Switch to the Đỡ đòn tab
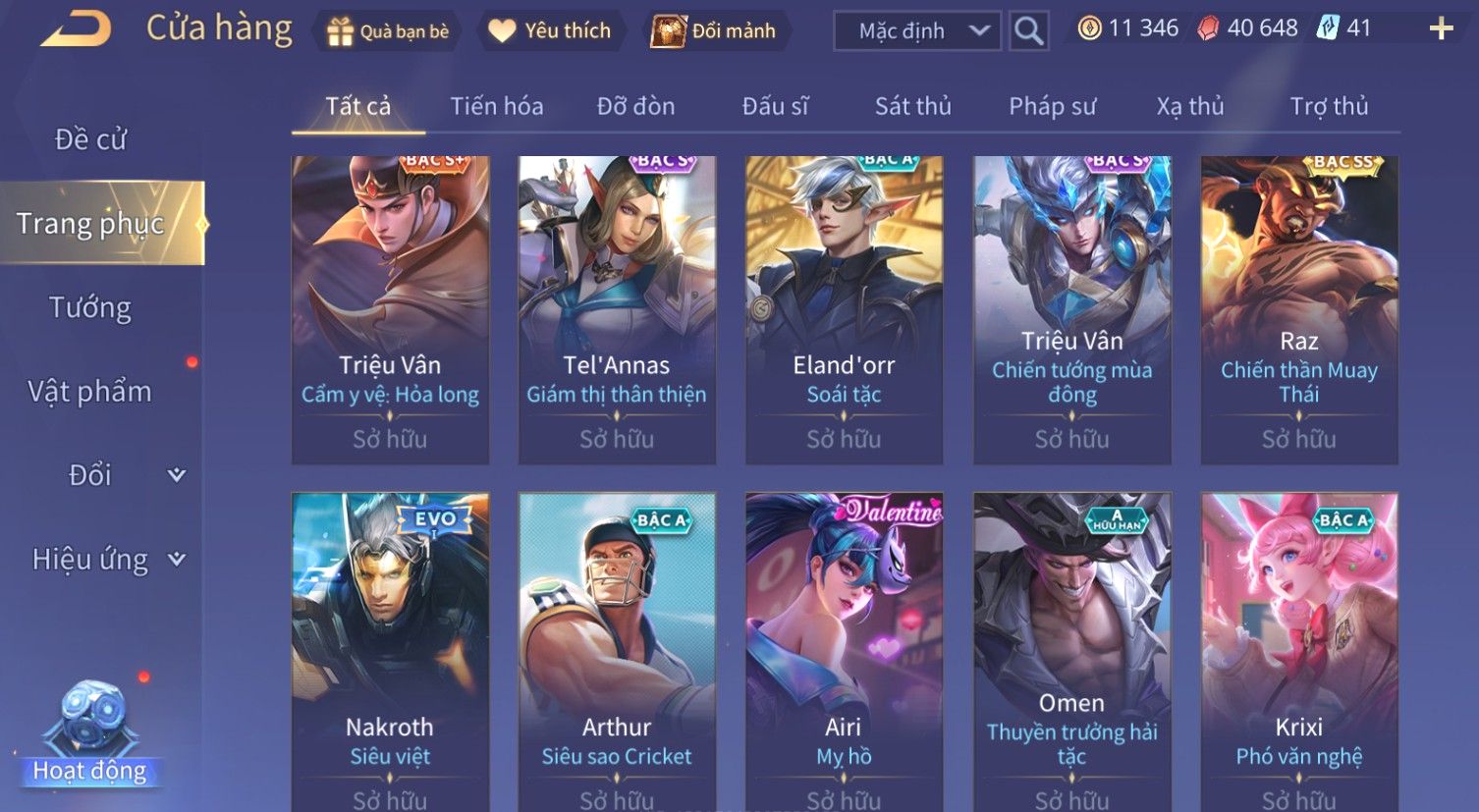The image size is (1479, 812). click(x=635, y=106)
